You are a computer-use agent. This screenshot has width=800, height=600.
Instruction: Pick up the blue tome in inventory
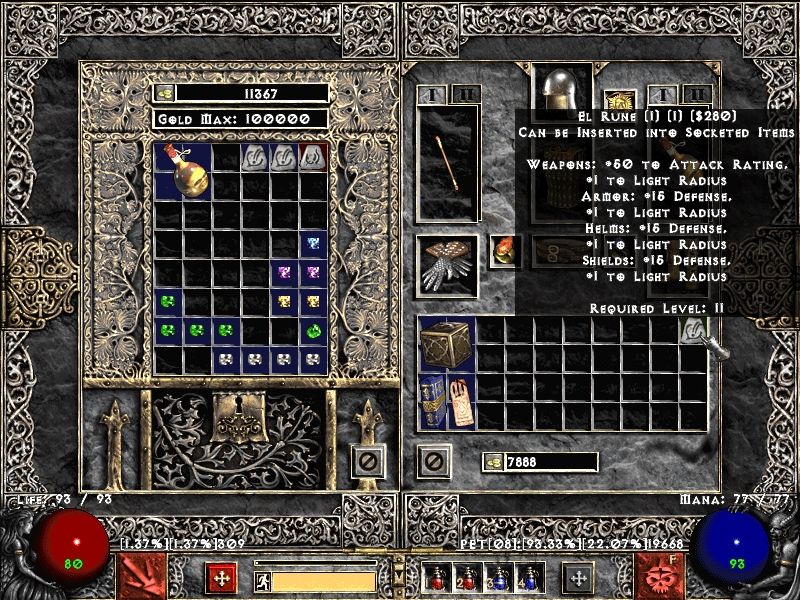(432, 403)
